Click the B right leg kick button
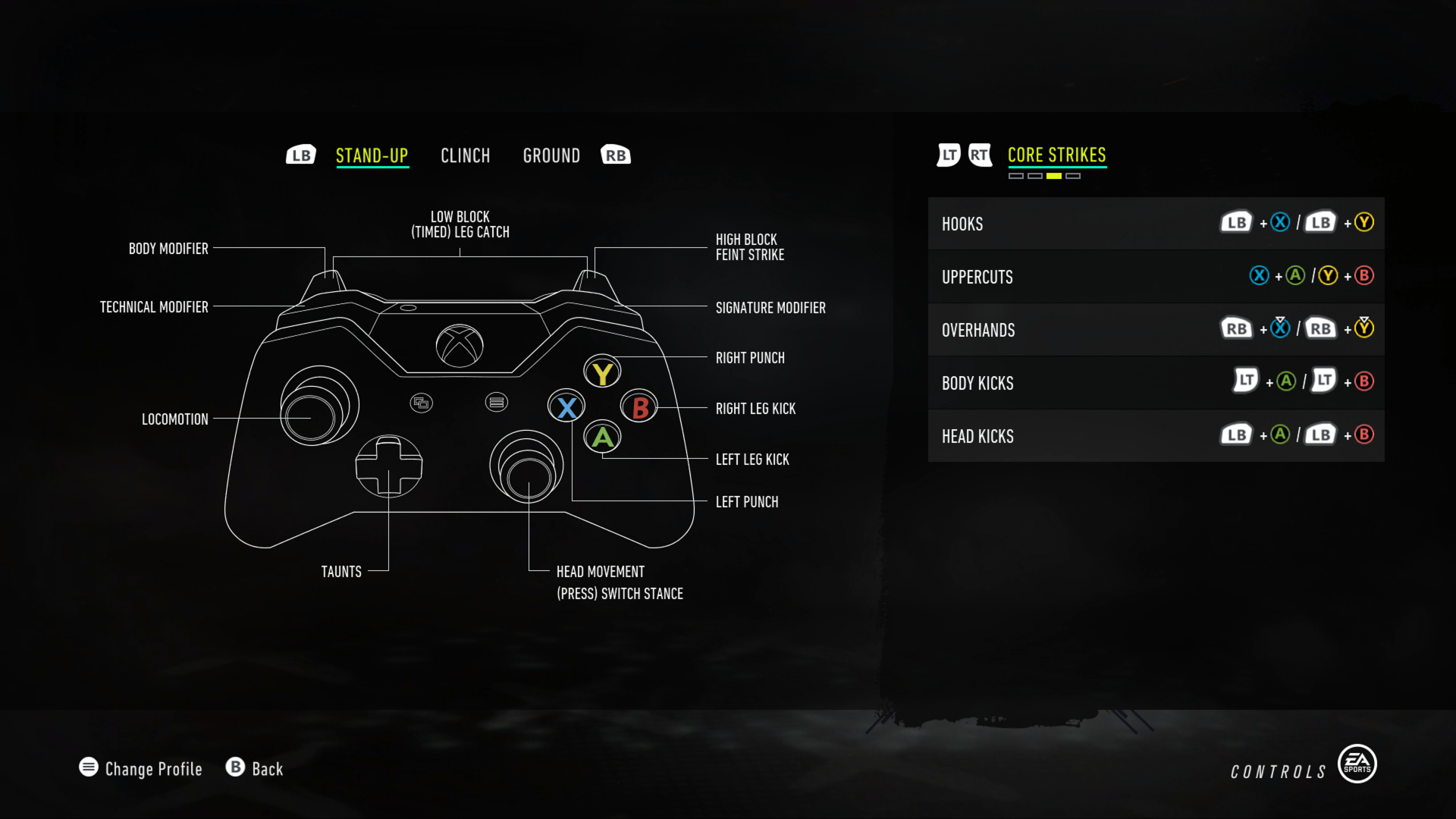The height and width of the screenshot is (819, 1456). 638,406
